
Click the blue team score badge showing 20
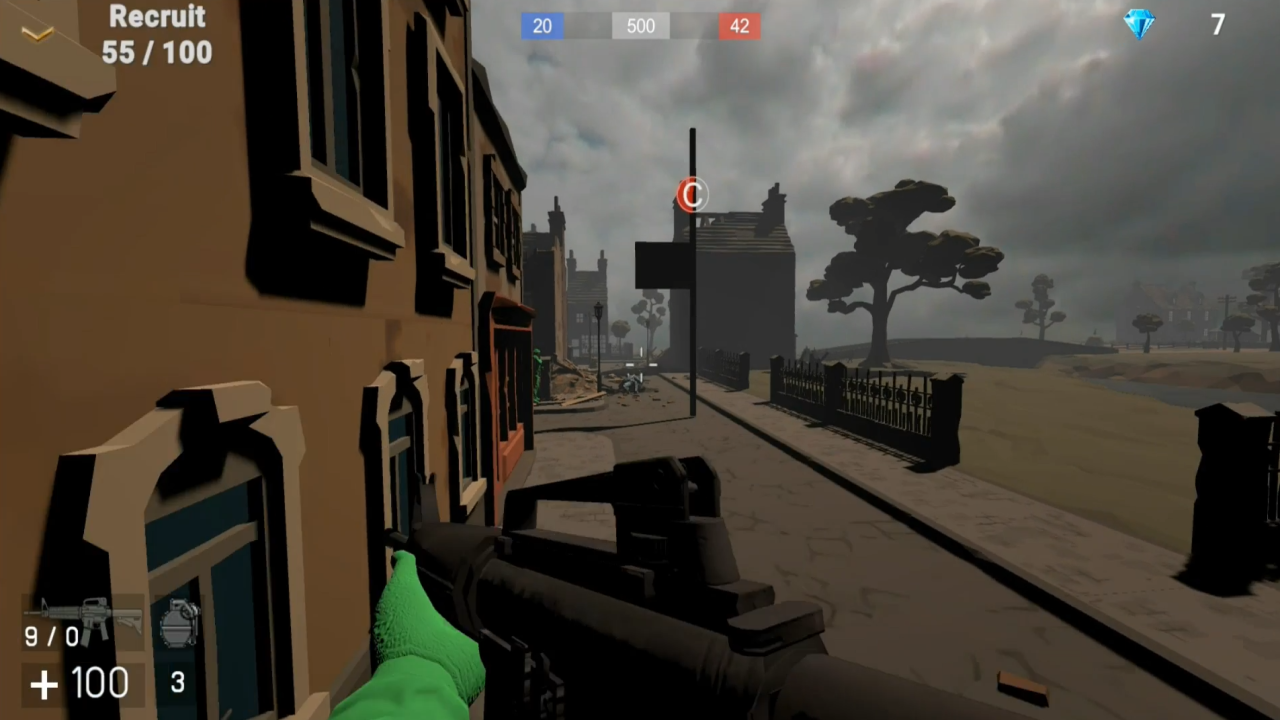pos(542,26)
